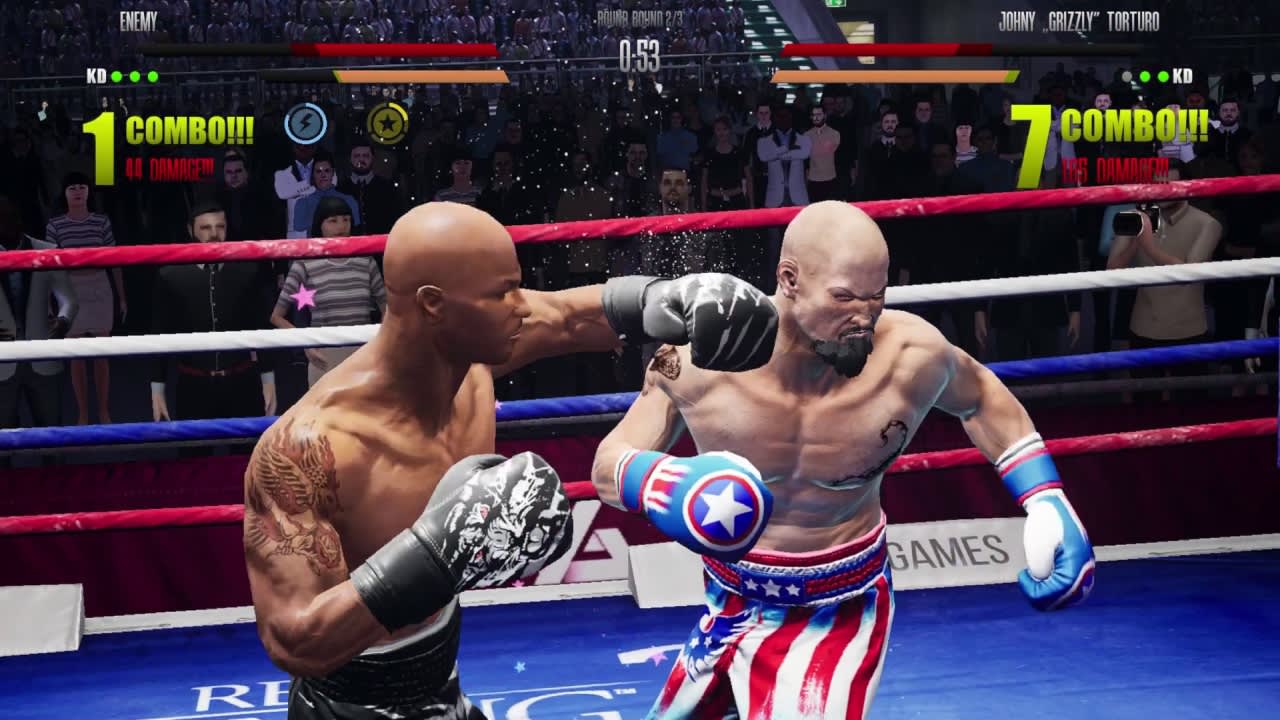Toggle the dimmed KD dot next to Torturo
Screen dimensions: 1280x720
pyautogui.click(x=1127, y=76)
